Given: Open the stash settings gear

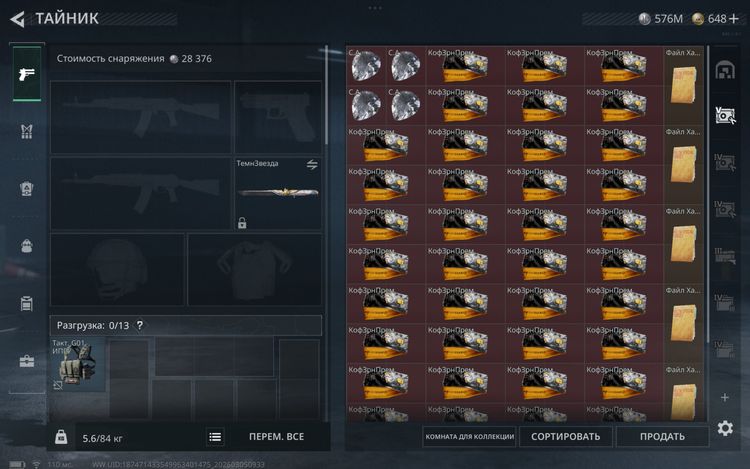Looking at the screenshot, I should (x=725, y=428).
